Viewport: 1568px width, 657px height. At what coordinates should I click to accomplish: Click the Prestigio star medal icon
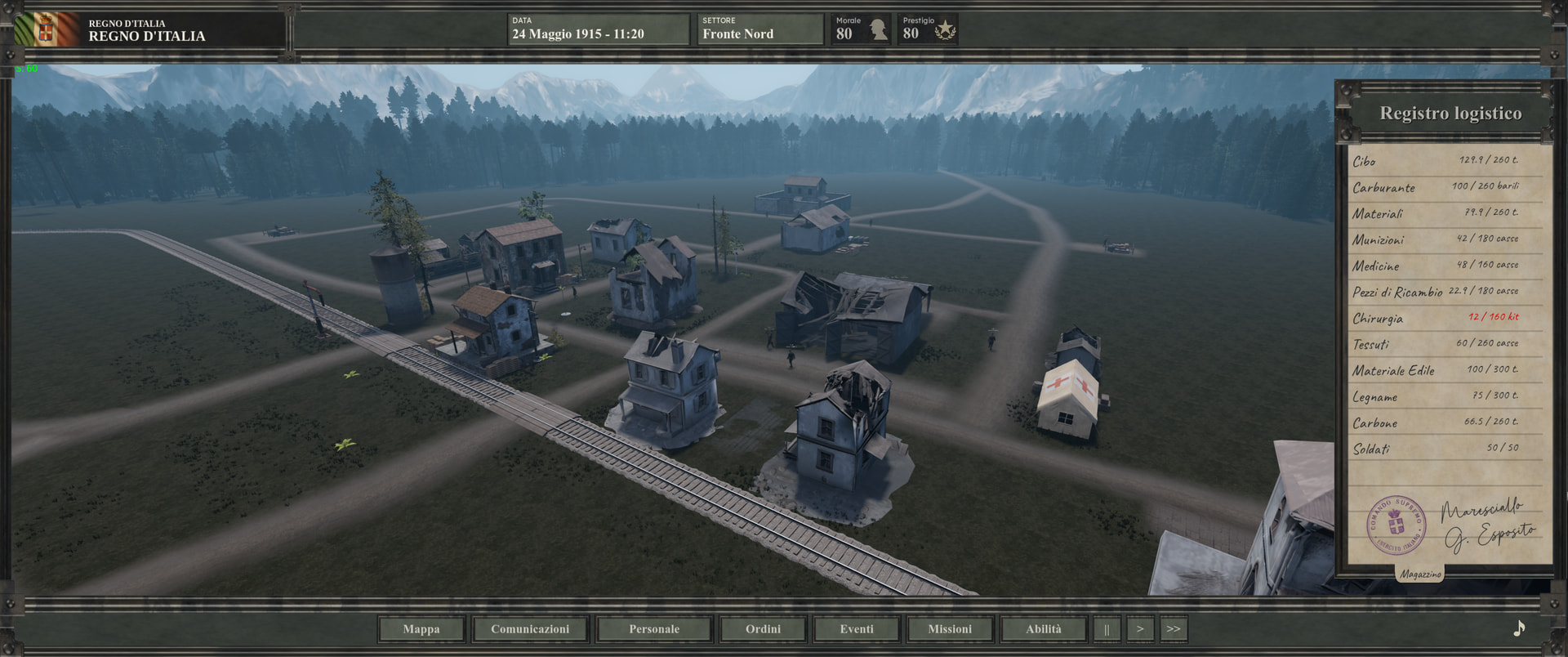(x=945, y=30)
